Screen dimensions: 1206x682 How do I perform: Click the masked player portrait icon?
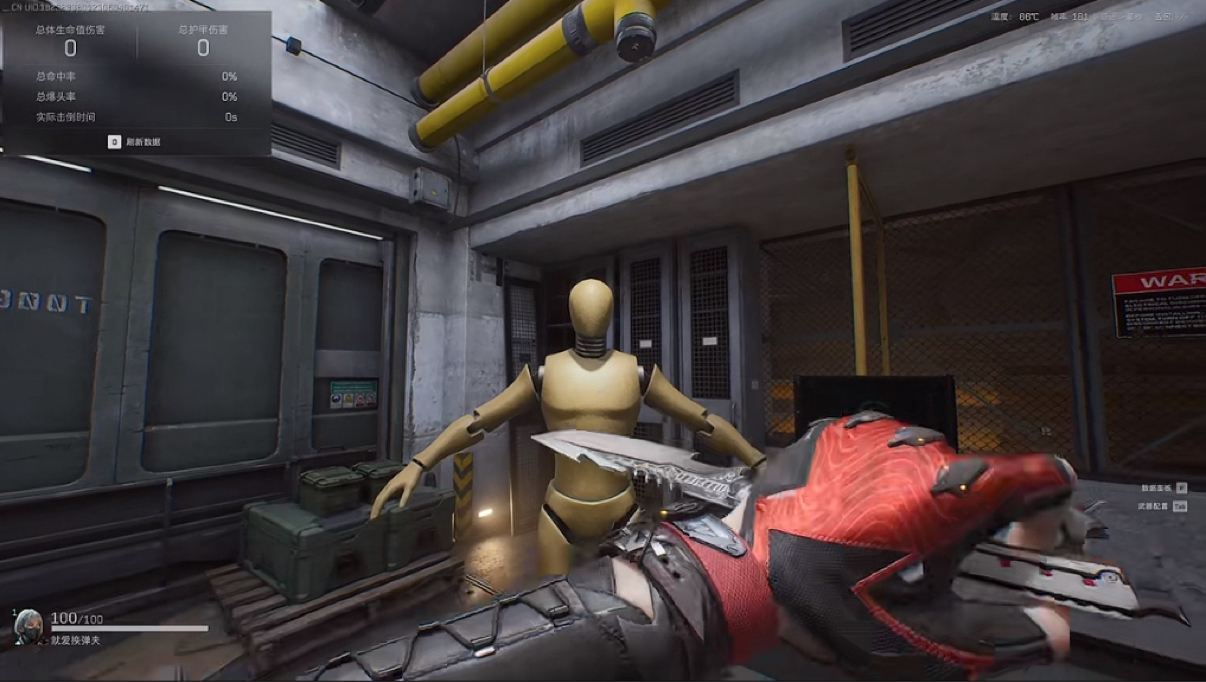pyautogui.click(x=28, y=626)
